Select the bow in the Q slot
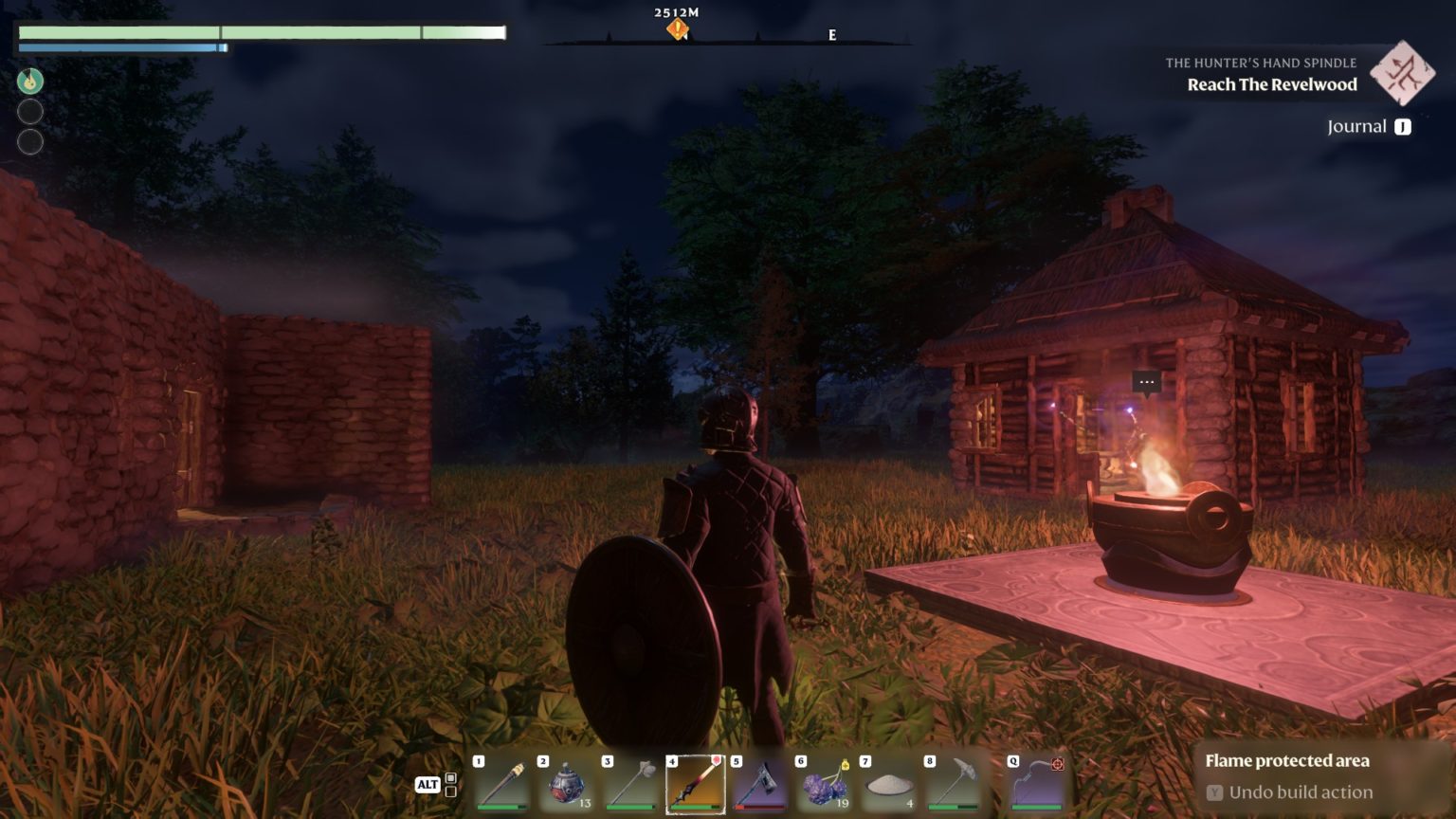Image resolution: width=1456 pixels, height=819 pixels. point(1036,785)
